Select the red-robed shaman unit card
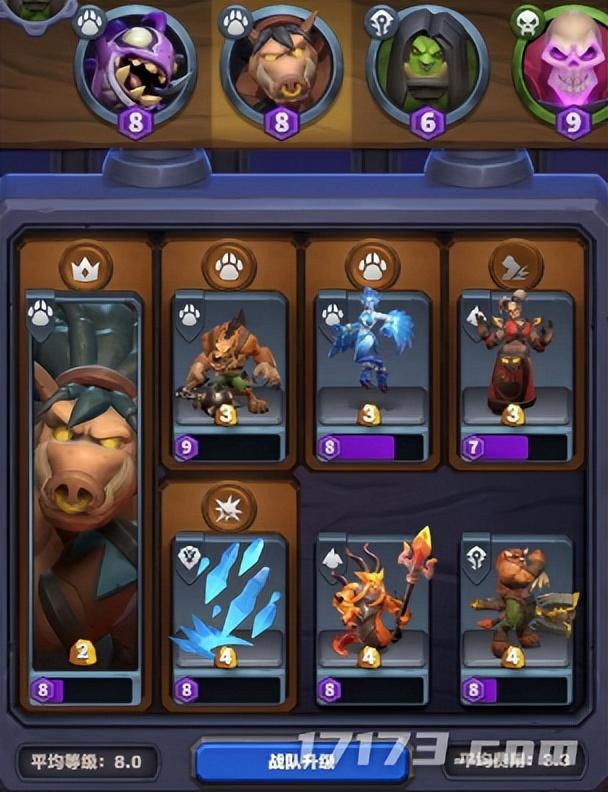Image resolution: width=608 pixels, height=792 pixels. (x=516, y=370)
